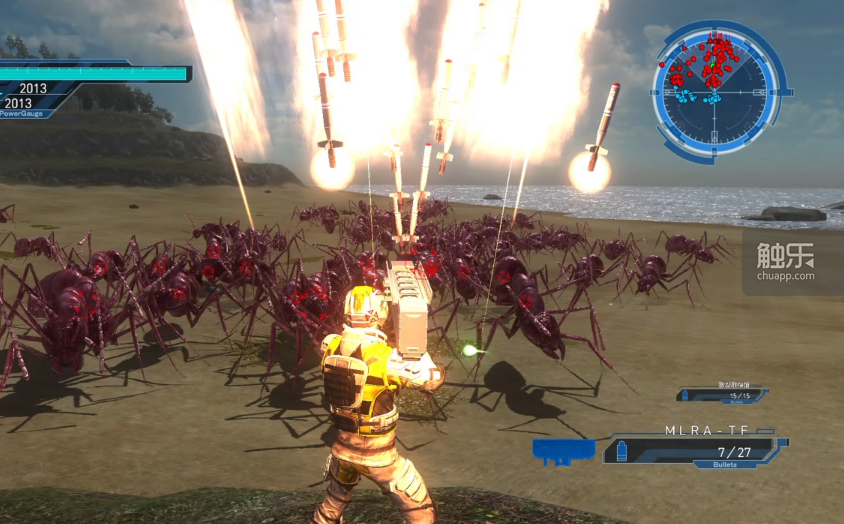Click the blue missile launcher weapon icon
This screenshot has height=524, width=844.
pos(563,451)
